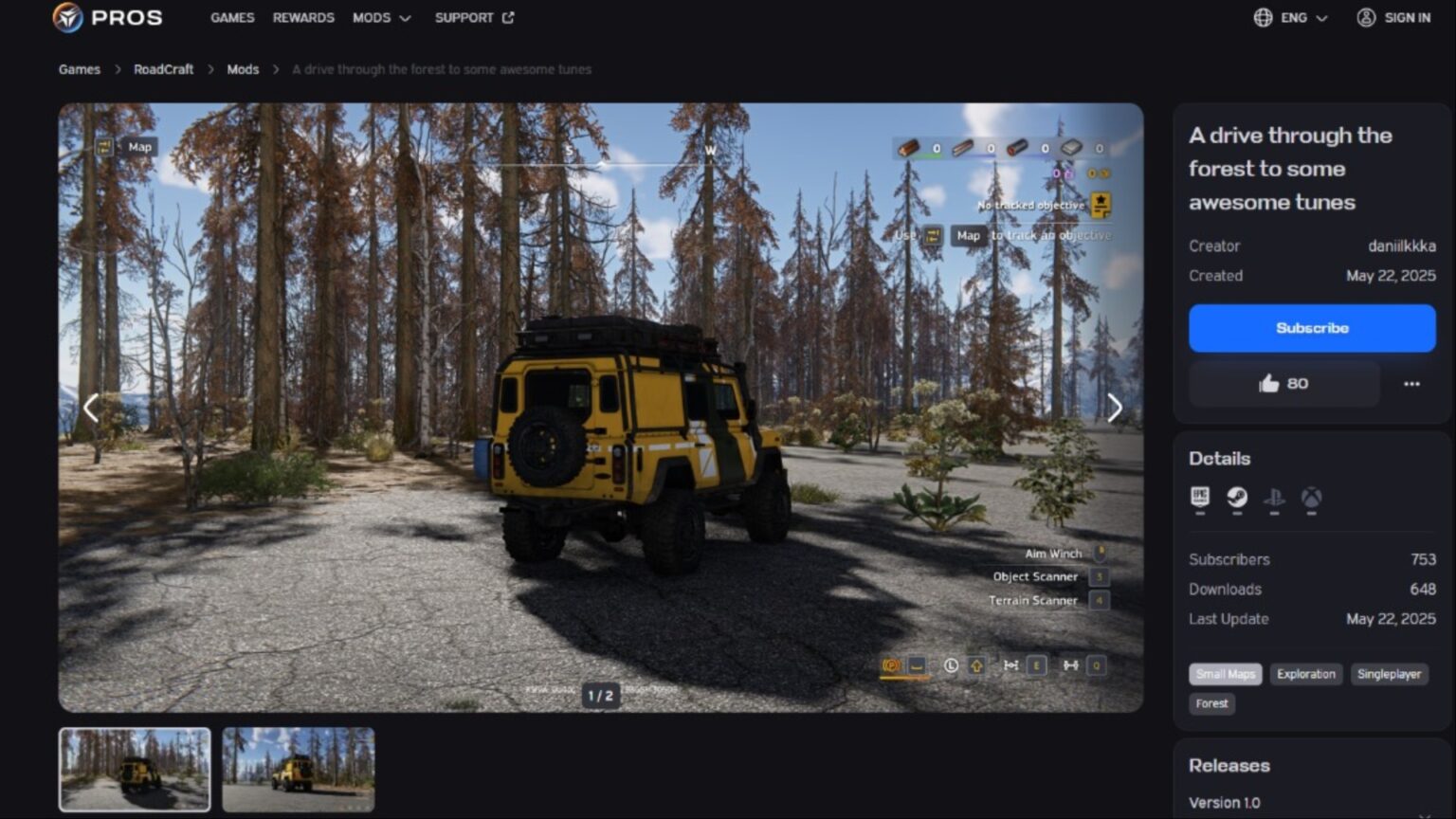Open the RoadCraft breadcrumb link
This screenshot has width=1456, height=819.
pyautogui.click(x=163, y=69)
